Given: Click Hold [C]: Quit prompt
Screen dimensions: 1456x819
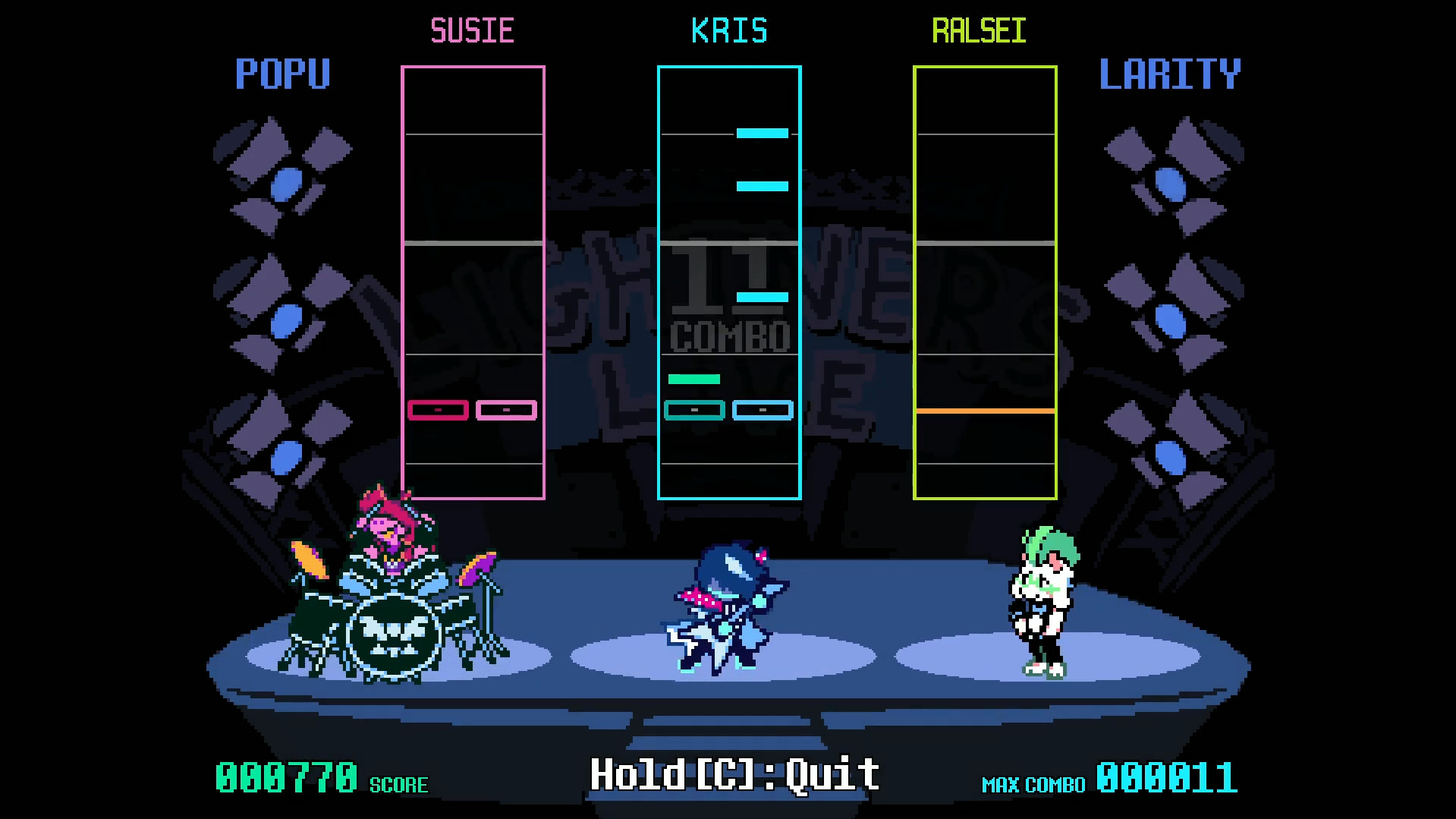Looking at the screenshot, I should click(733, 773).
